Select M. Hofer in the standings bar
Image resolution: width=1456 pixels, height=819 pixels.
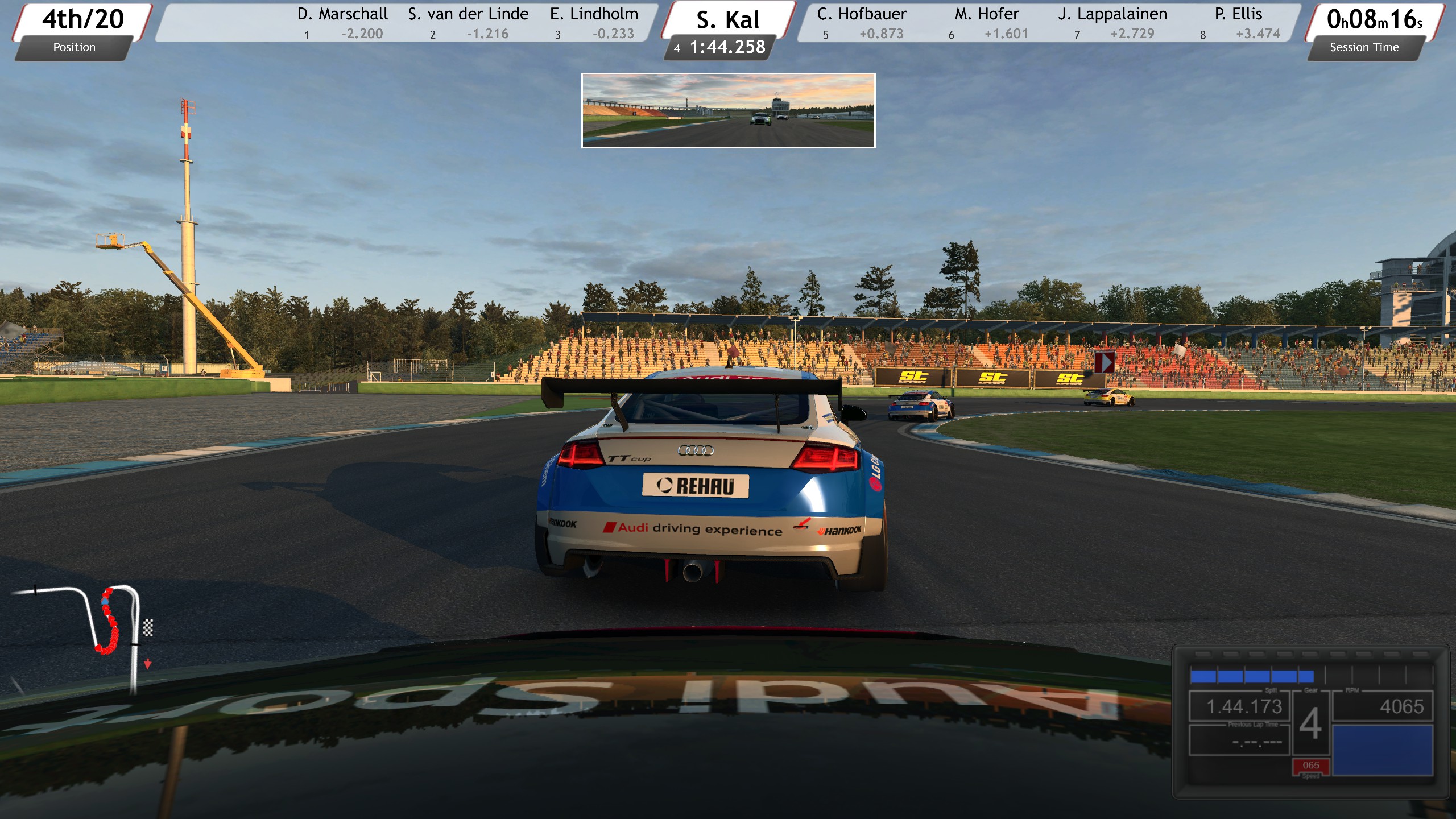987,23
